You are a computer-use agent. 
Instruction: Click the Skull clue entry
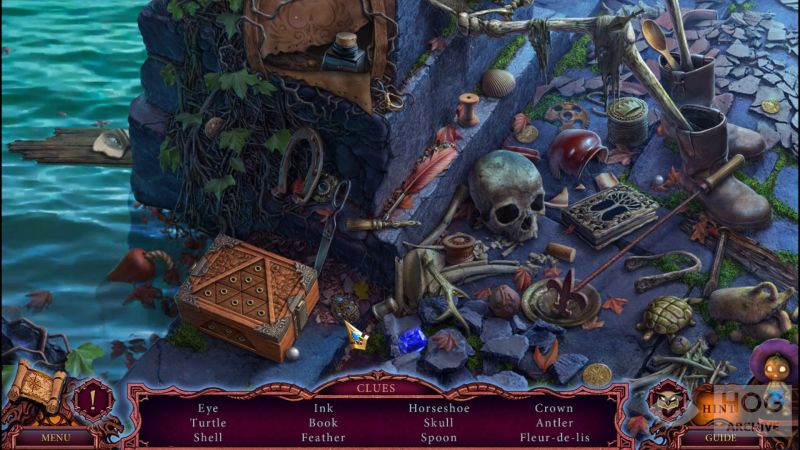(439, 423)
